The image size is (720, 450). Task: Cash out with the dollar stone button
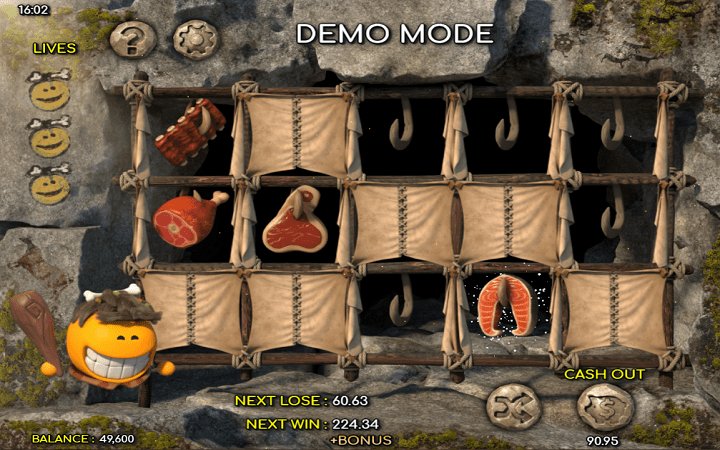(605, 408)
